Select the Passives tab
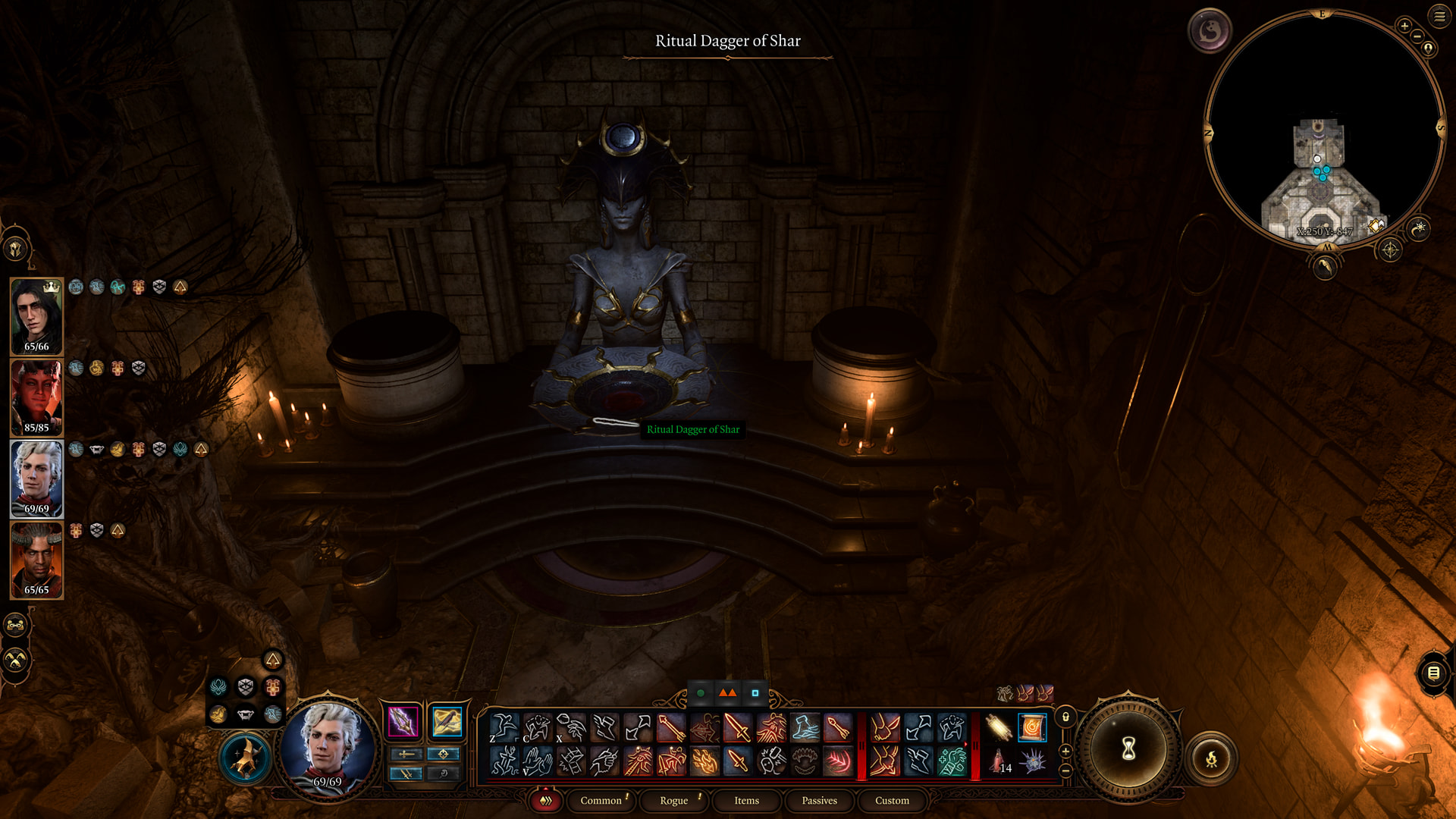The height and width of the screenshot is (819, 1456). tap(819, 800)
